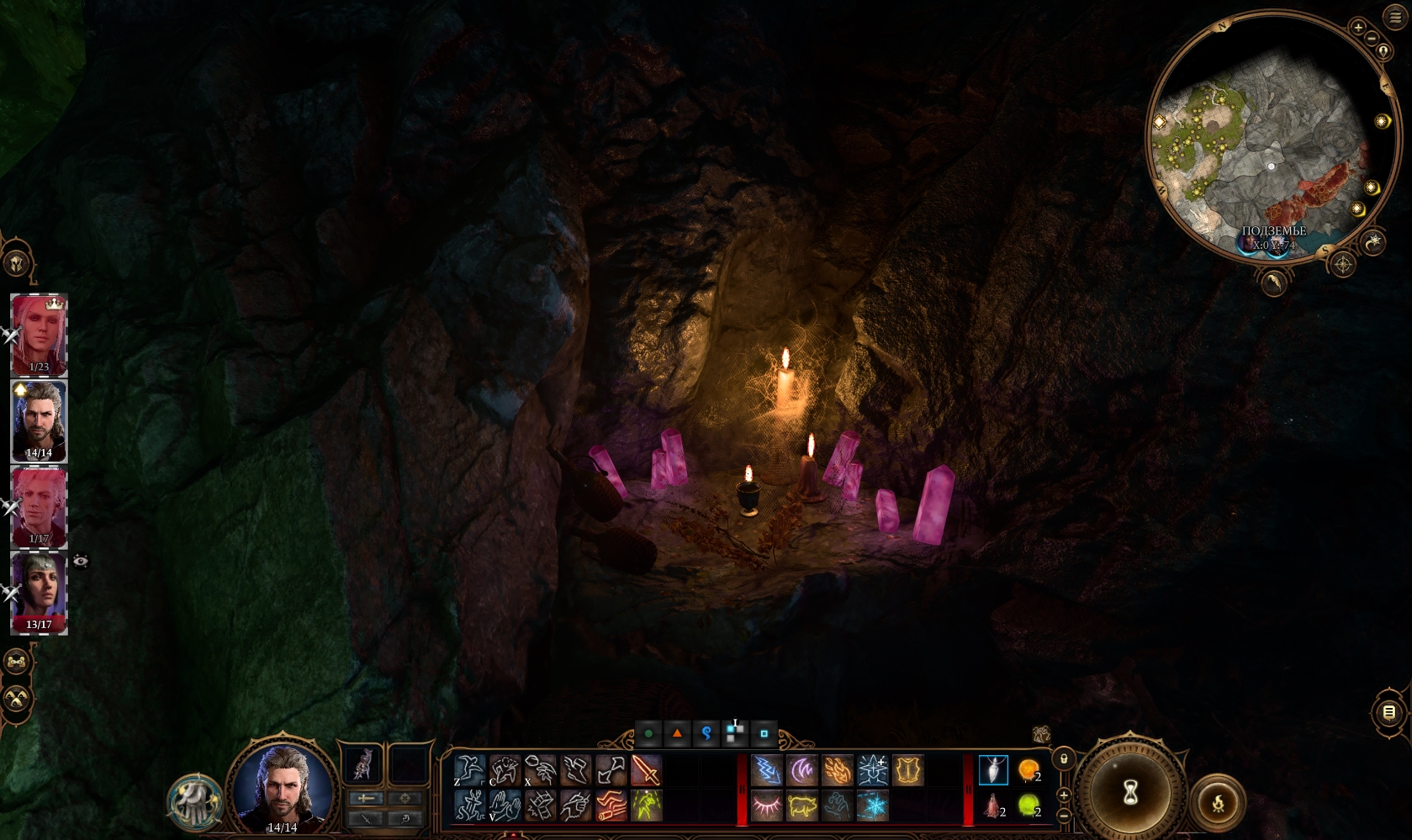1412x840 pixels.
Task: Use the green glowing orb item
Action: coord(1029,806)
